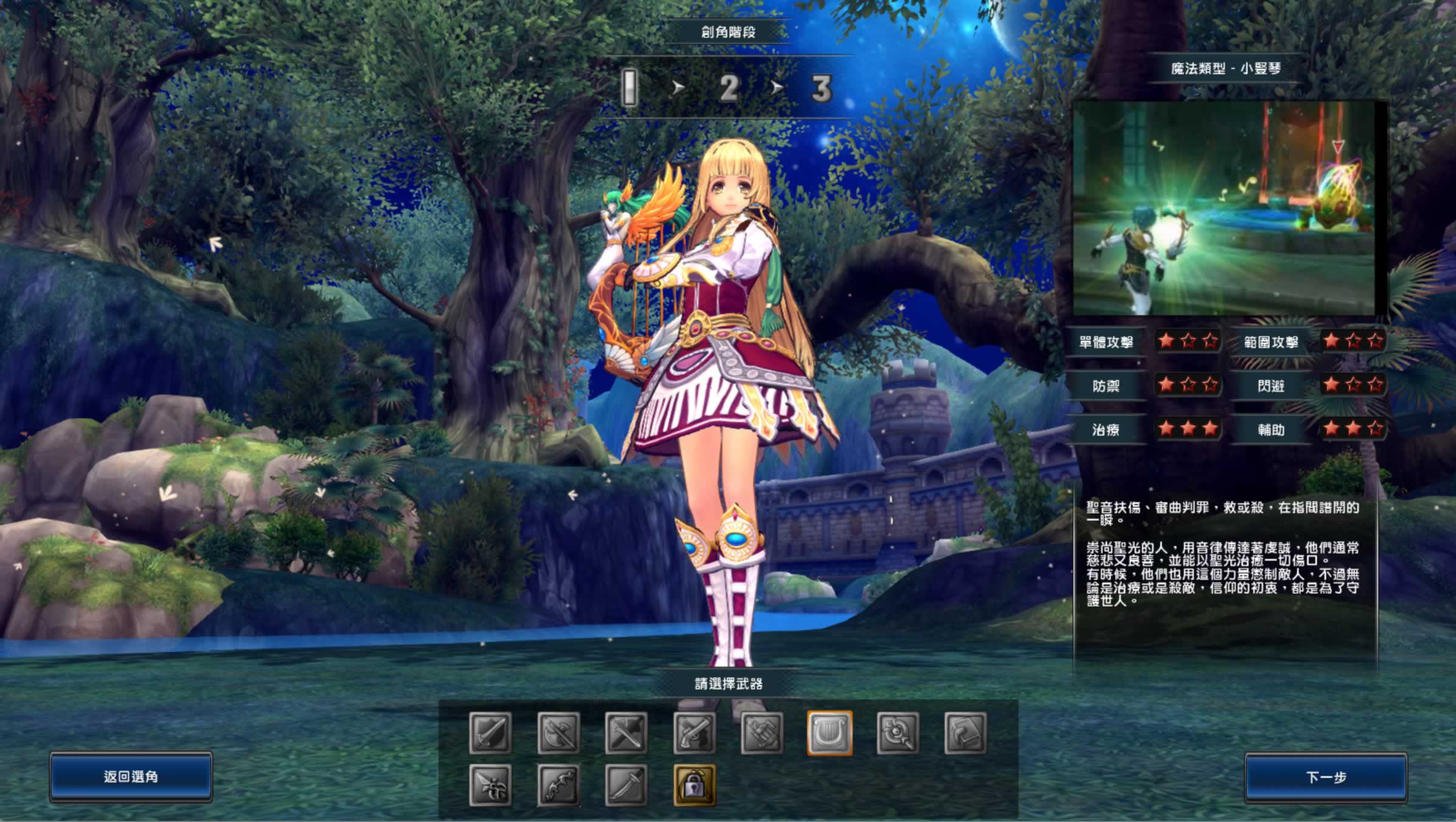Image resolution: width=1456 pixels, height=822 pixels.
Task: Select the harp weapon icon
Action: tap(830, 733)
